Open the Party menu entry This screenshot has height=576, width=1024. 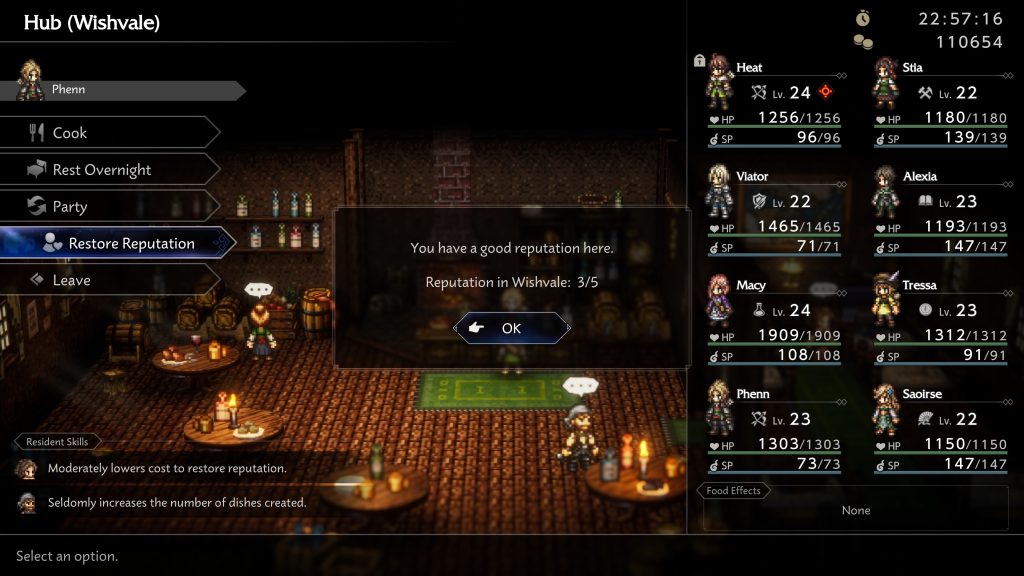tap(110, 207)
